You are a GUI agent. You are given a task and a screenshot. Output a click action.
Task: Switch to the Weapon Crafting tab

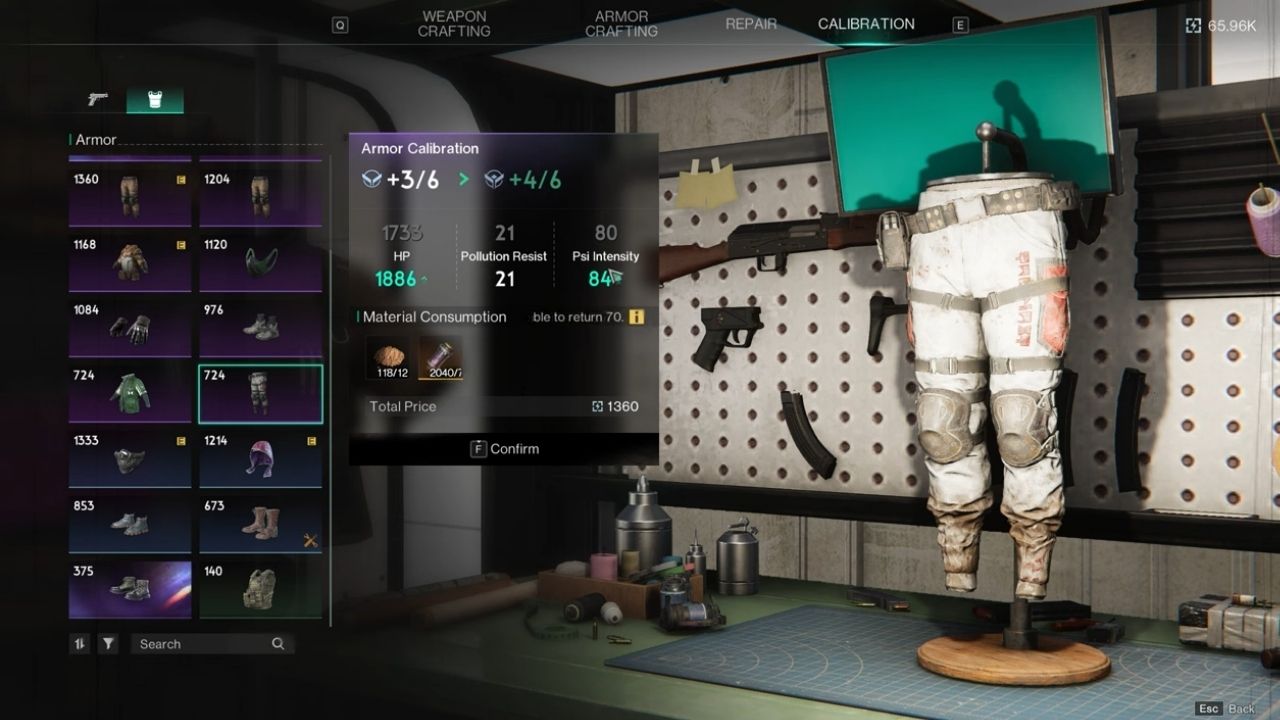coord(455,23)
